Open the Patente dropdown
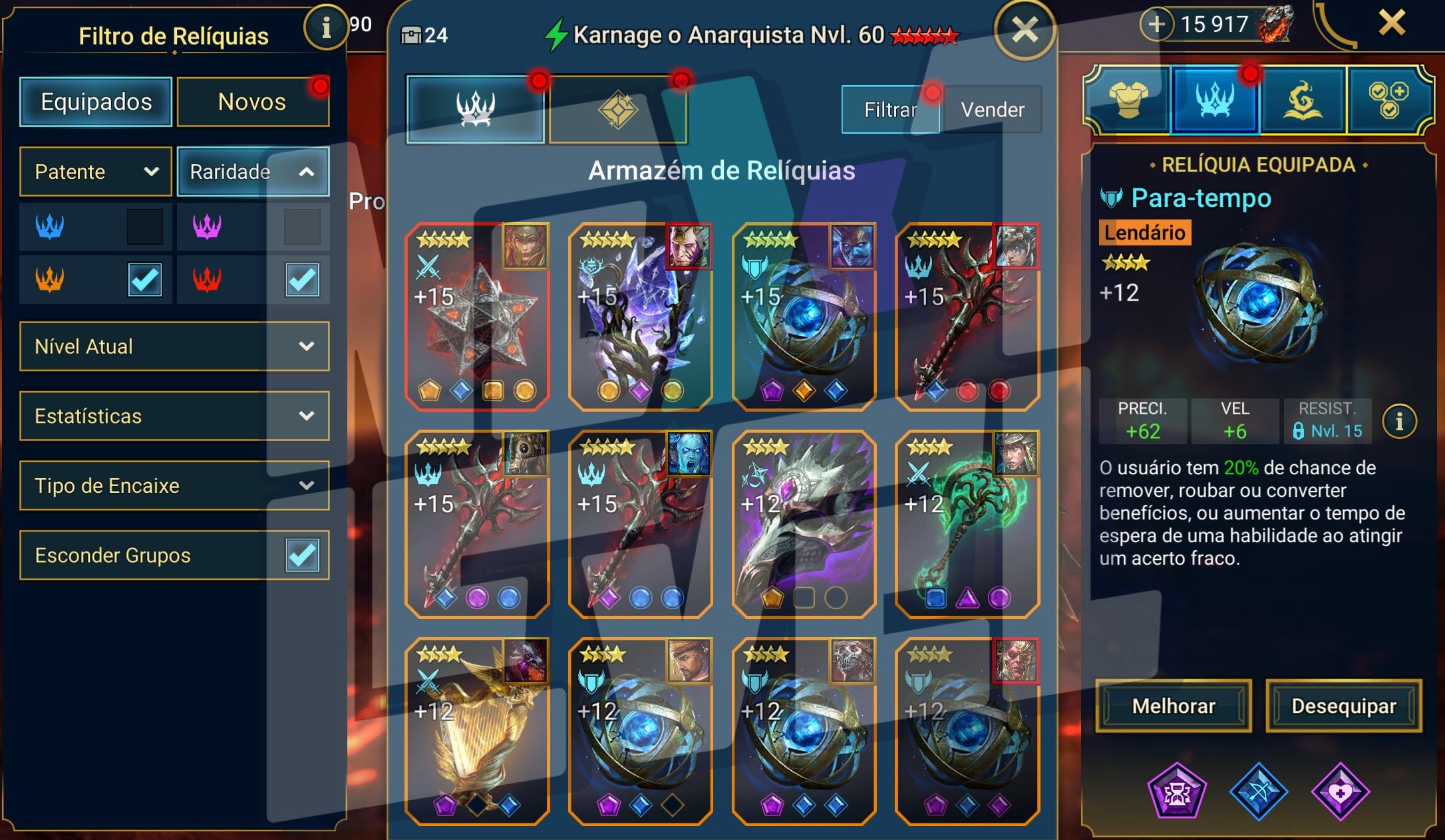This screenshot has width=1445, height=840. tap(95, 172)
